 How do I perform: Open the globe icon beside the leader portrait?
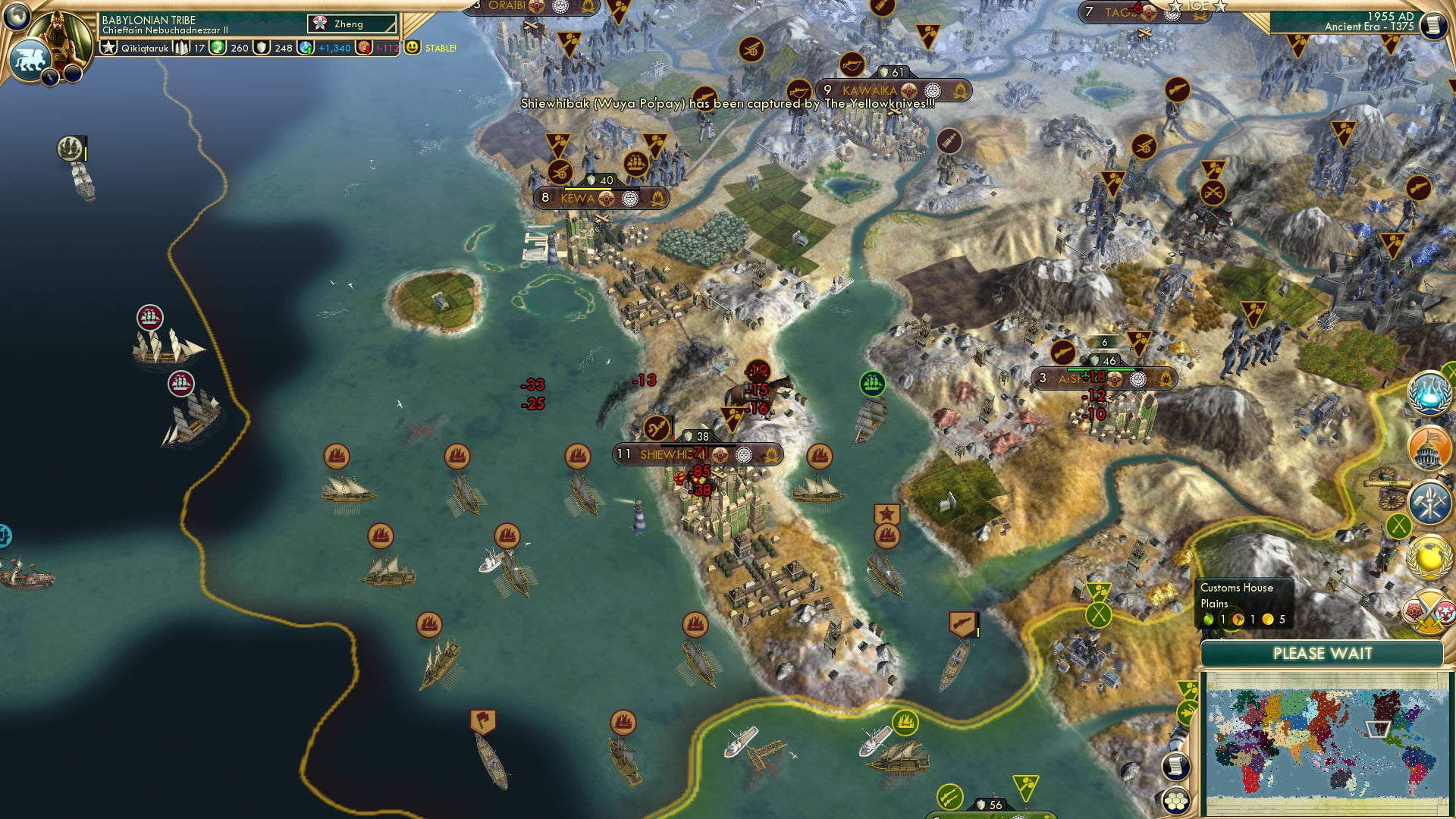pyautogui.click(x=16, y=15)
